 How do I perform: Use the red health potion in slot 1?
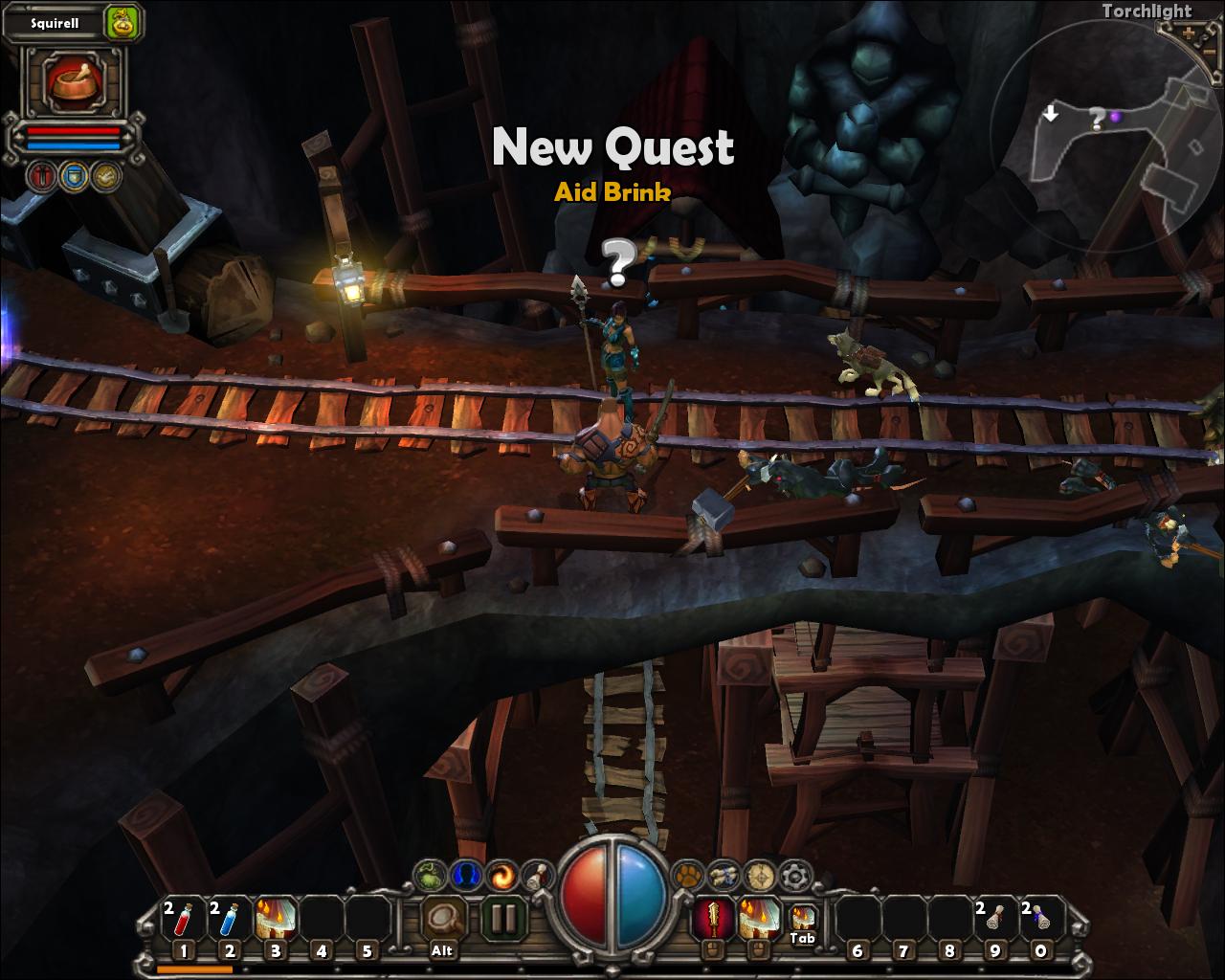183,921
